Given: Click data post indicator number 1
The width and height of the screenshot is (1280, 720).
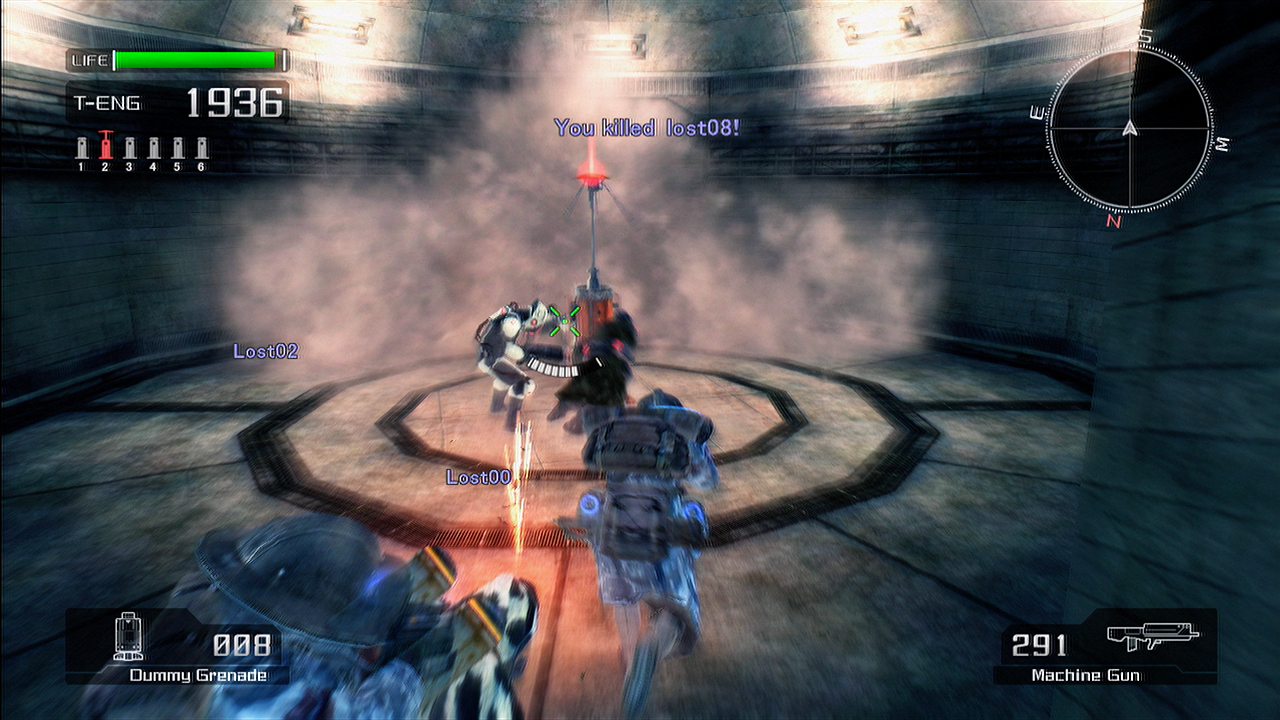Looking at the screenshot, I should pyautogui.click(x=82, y=149).
